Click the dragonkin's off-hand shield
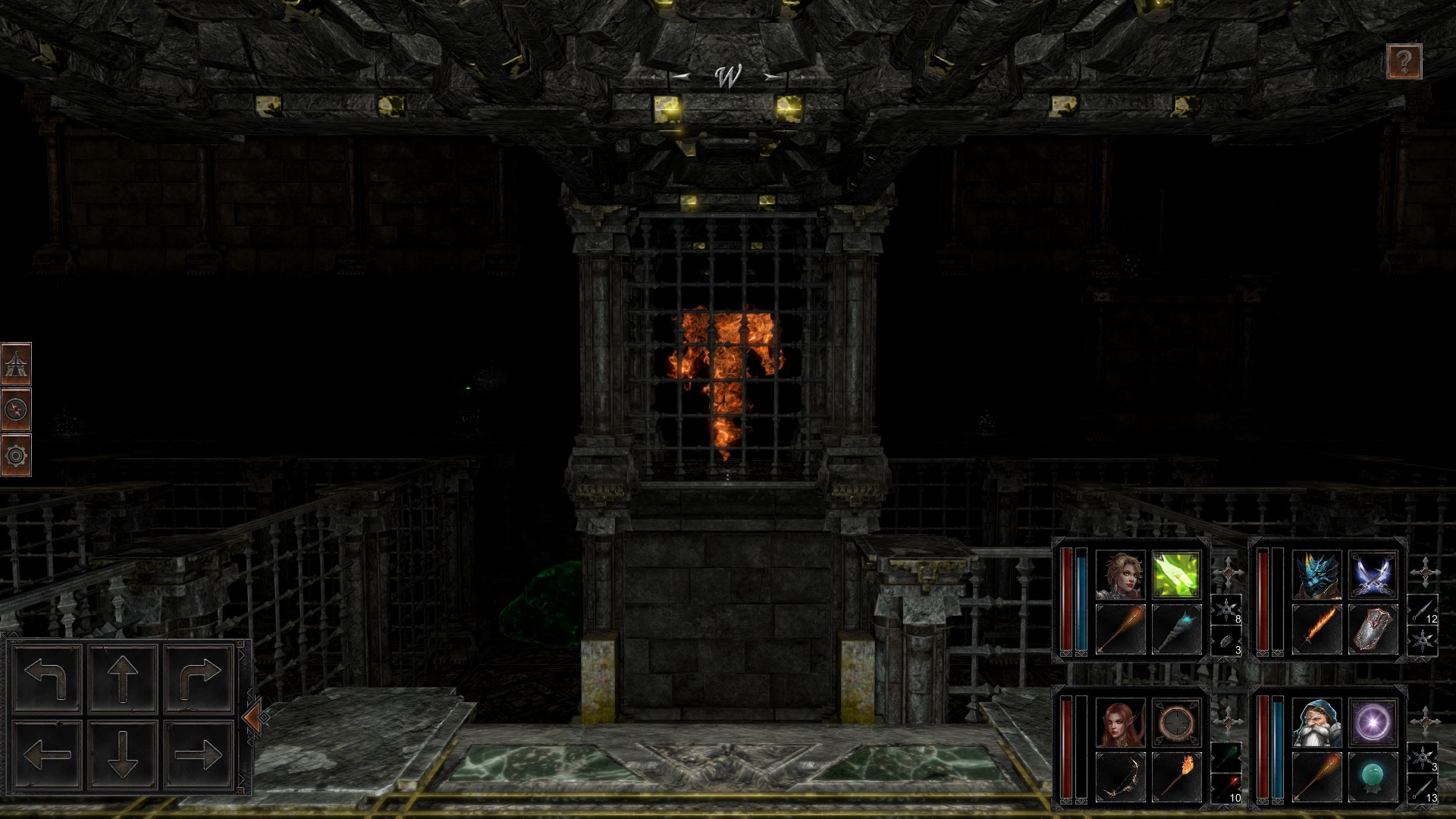 click(x=1373, y=628)
